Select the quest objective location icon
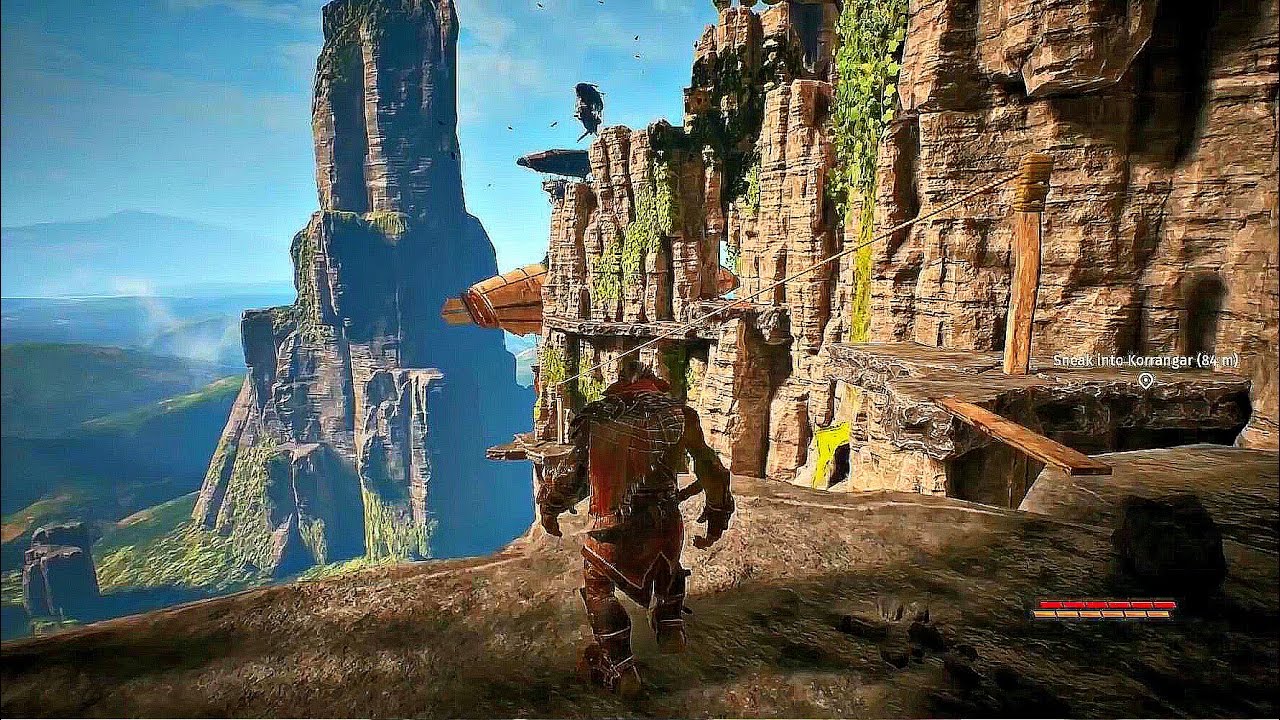The image size is (1280, 720). (1147, 381)
